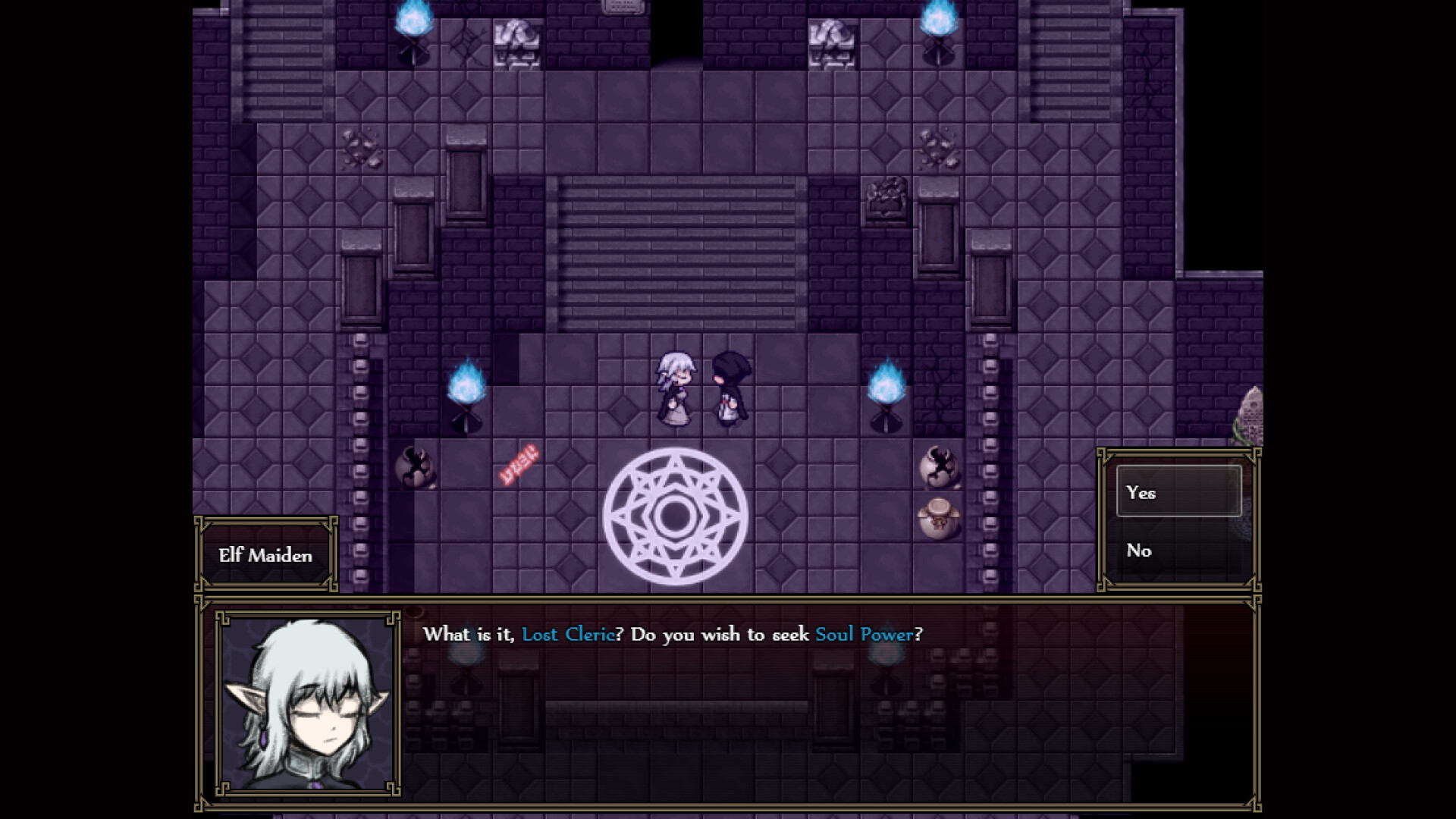This screenshot has height=819, width=1456.
Task: Click the highlighted Lost Cleric text
Action: point(567,635)
